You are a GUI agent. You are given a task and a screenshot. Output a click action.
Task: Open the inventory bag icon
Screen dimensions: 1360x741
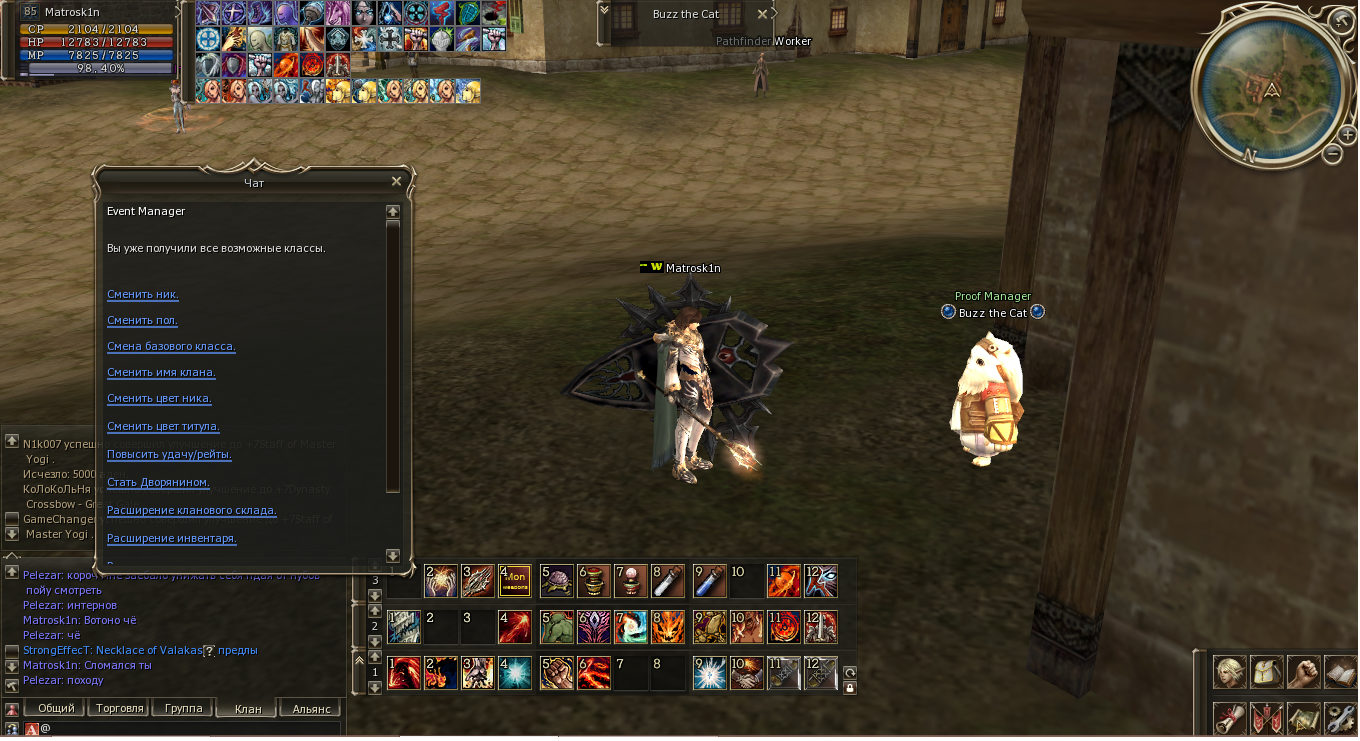[x=1266, y=672]
